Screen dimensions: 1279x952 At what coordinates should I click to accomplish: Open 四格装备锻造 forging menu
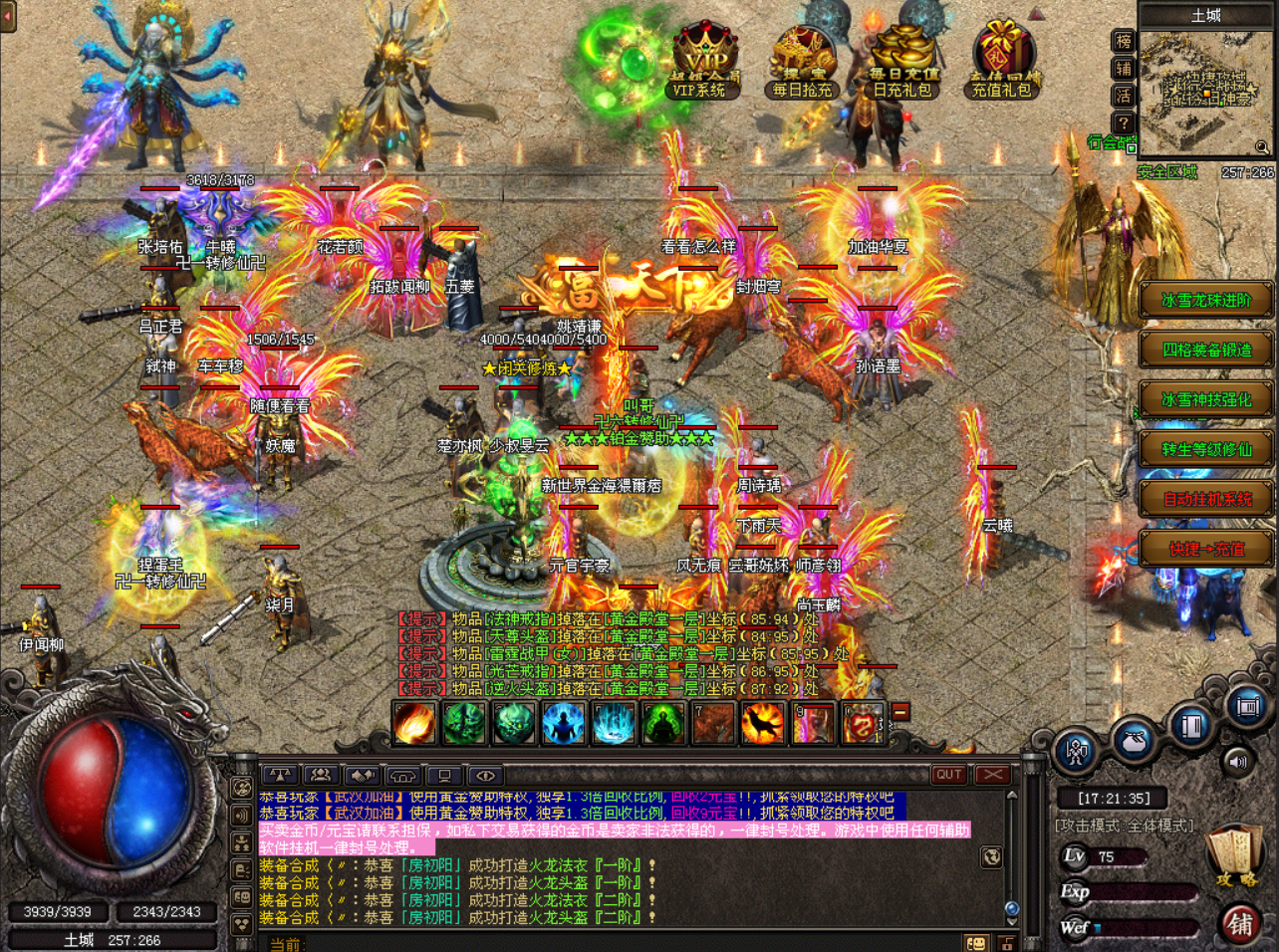1206,351
